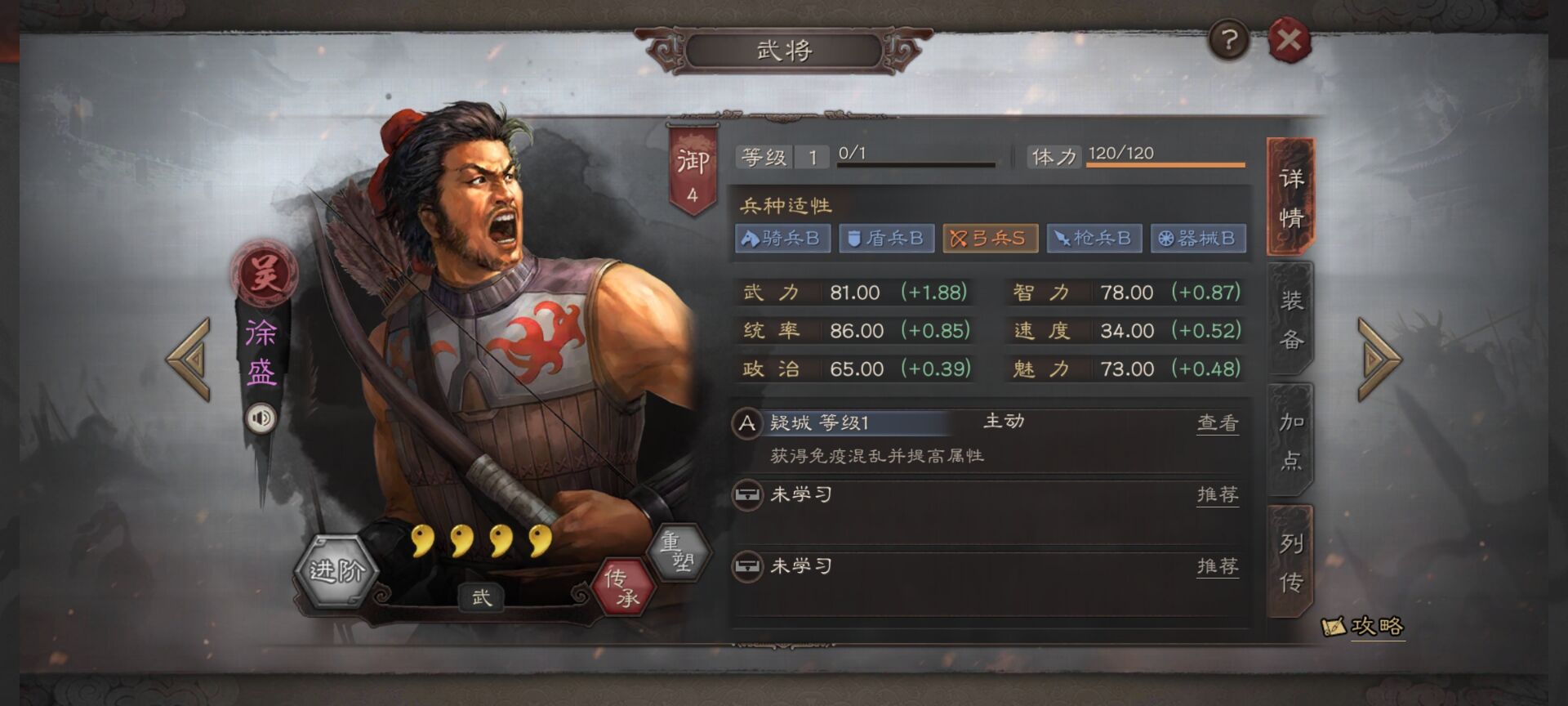The height and width of the screenshot is (706, 1568).
Task: Choose the 重塑 reshape button
Action: point(677,552)
